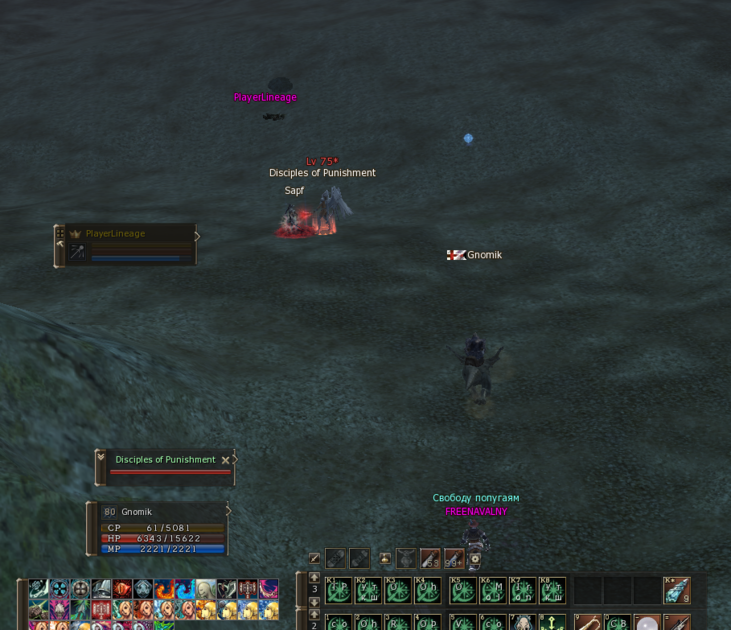Click the pale creature face buff icon
731x630 pixels.
(x=205, y=590)
